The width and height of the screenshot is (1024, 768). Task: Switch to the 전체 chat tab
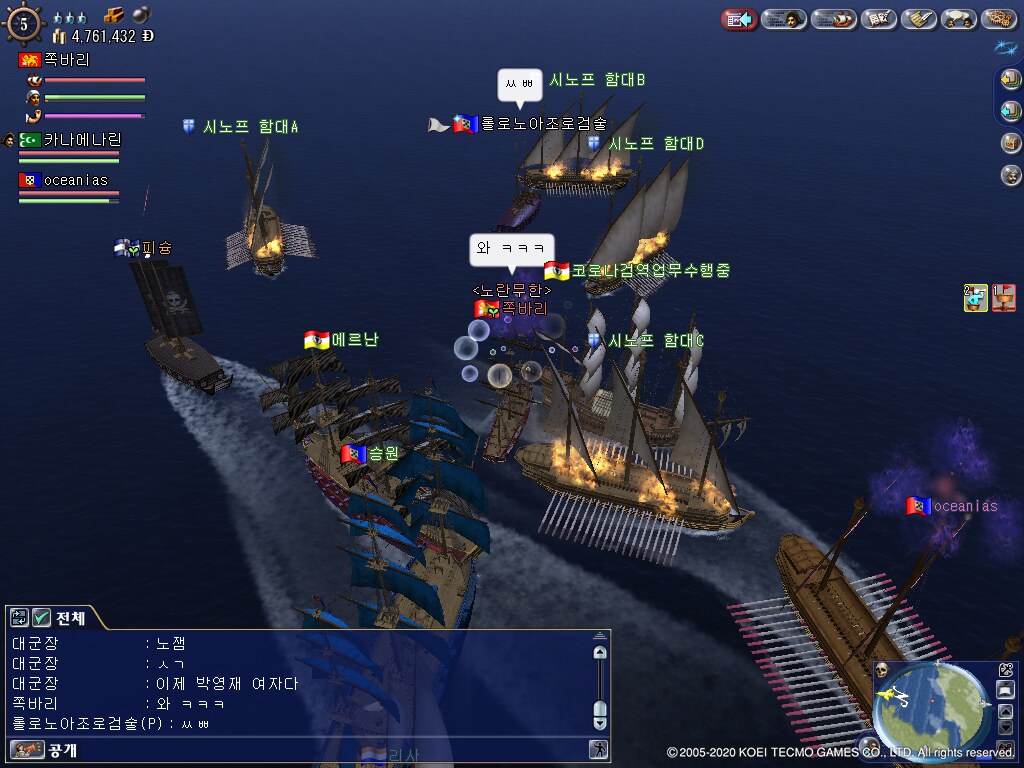[70, 618]
